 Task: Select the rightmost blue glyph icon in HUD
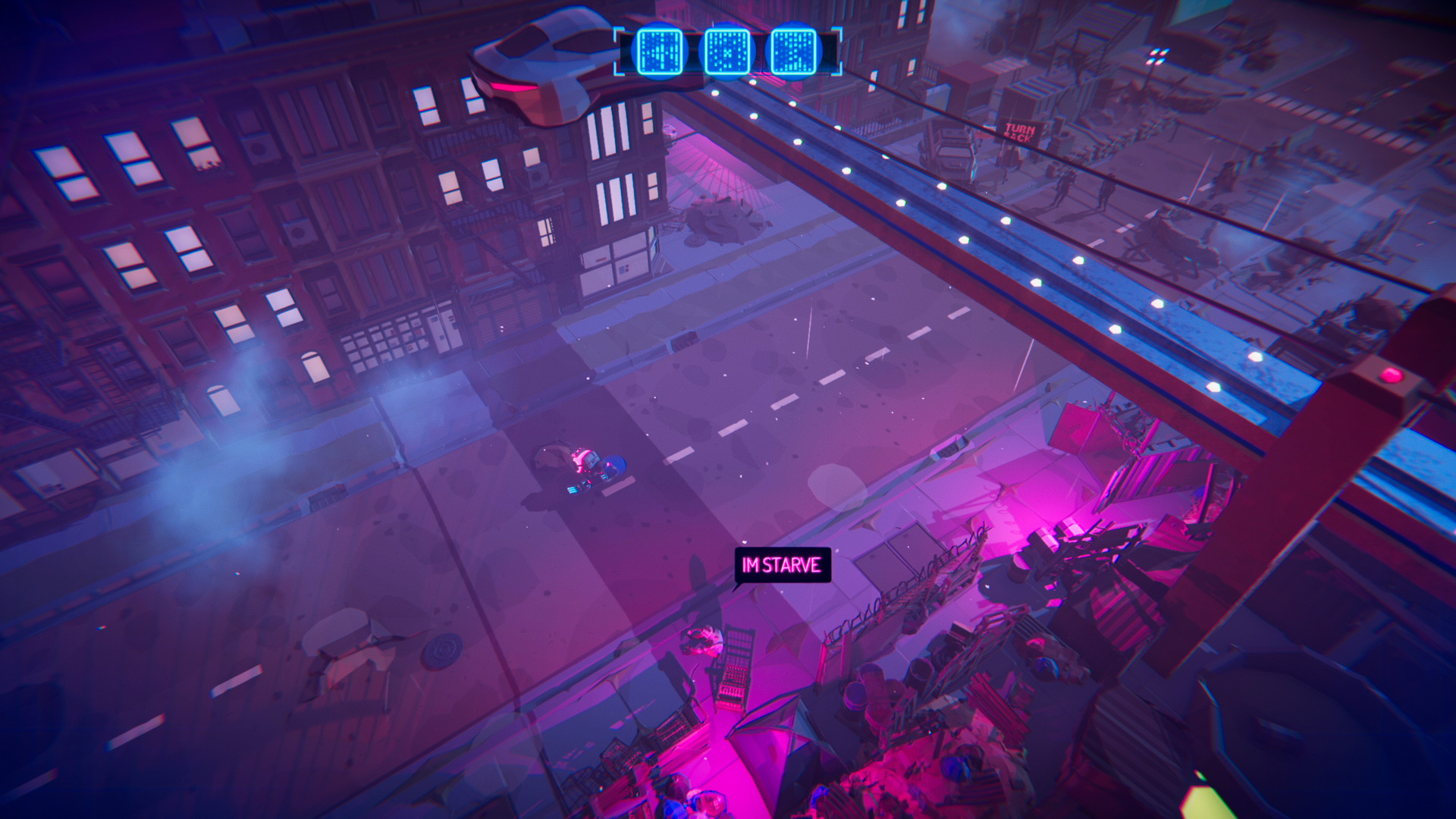(795, 52)
